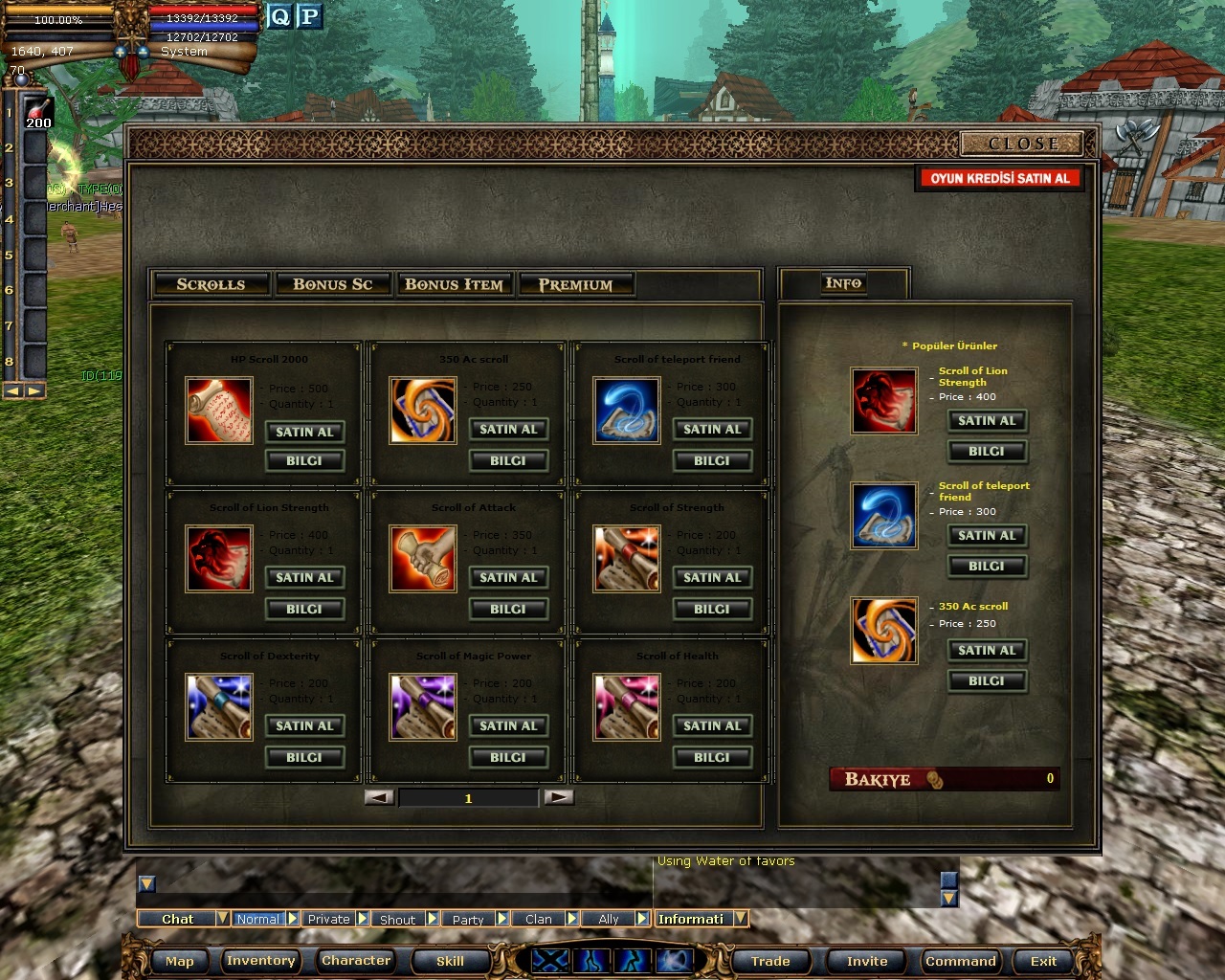This screenshot has height=980, width=1225.
Task: View Bilgi for the Scroll of Attack
Action: point(508,609)
